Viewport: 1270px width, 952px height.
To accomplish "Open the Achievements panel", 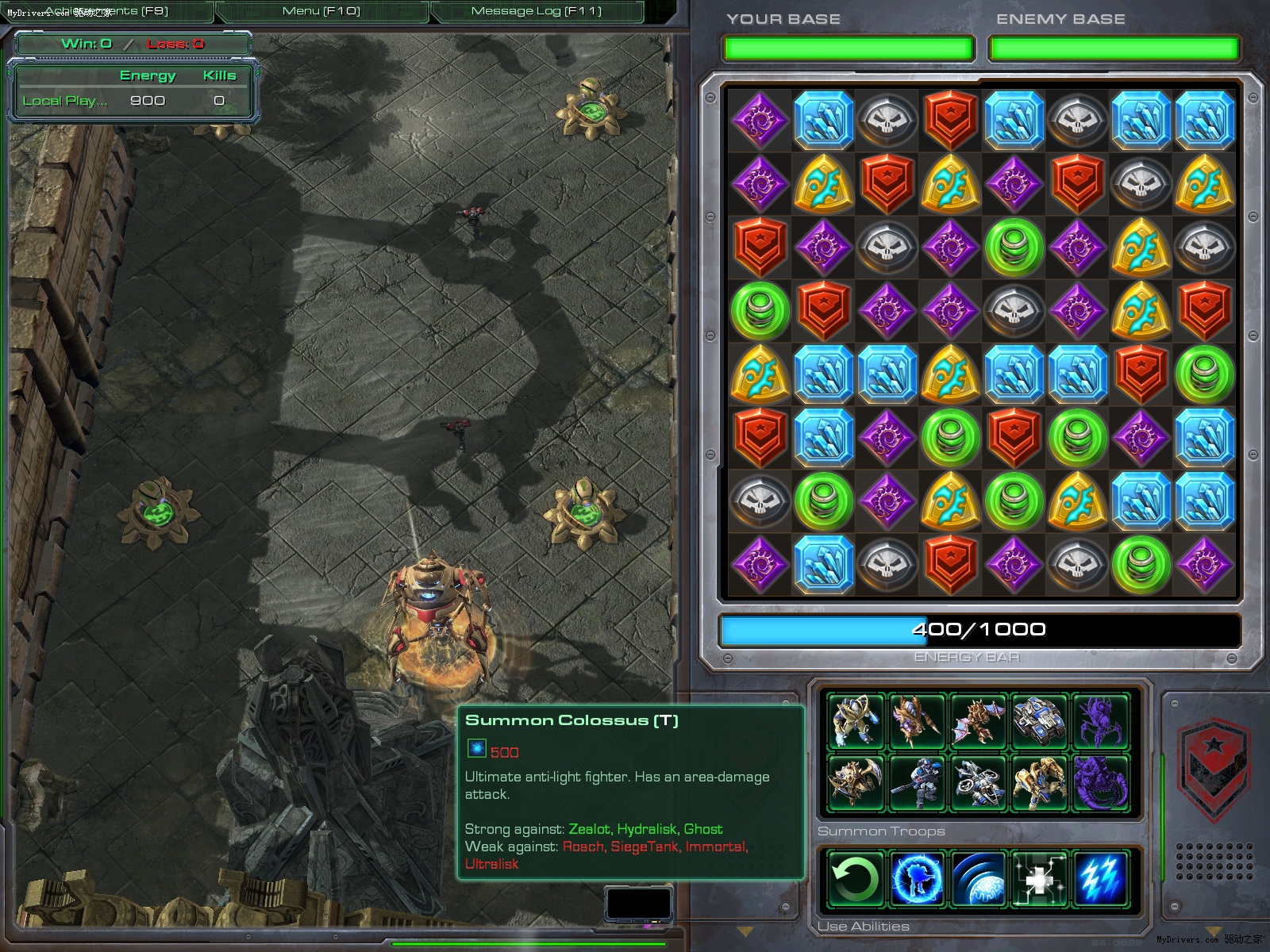I will pyautogui.click(x=106, y=11).
